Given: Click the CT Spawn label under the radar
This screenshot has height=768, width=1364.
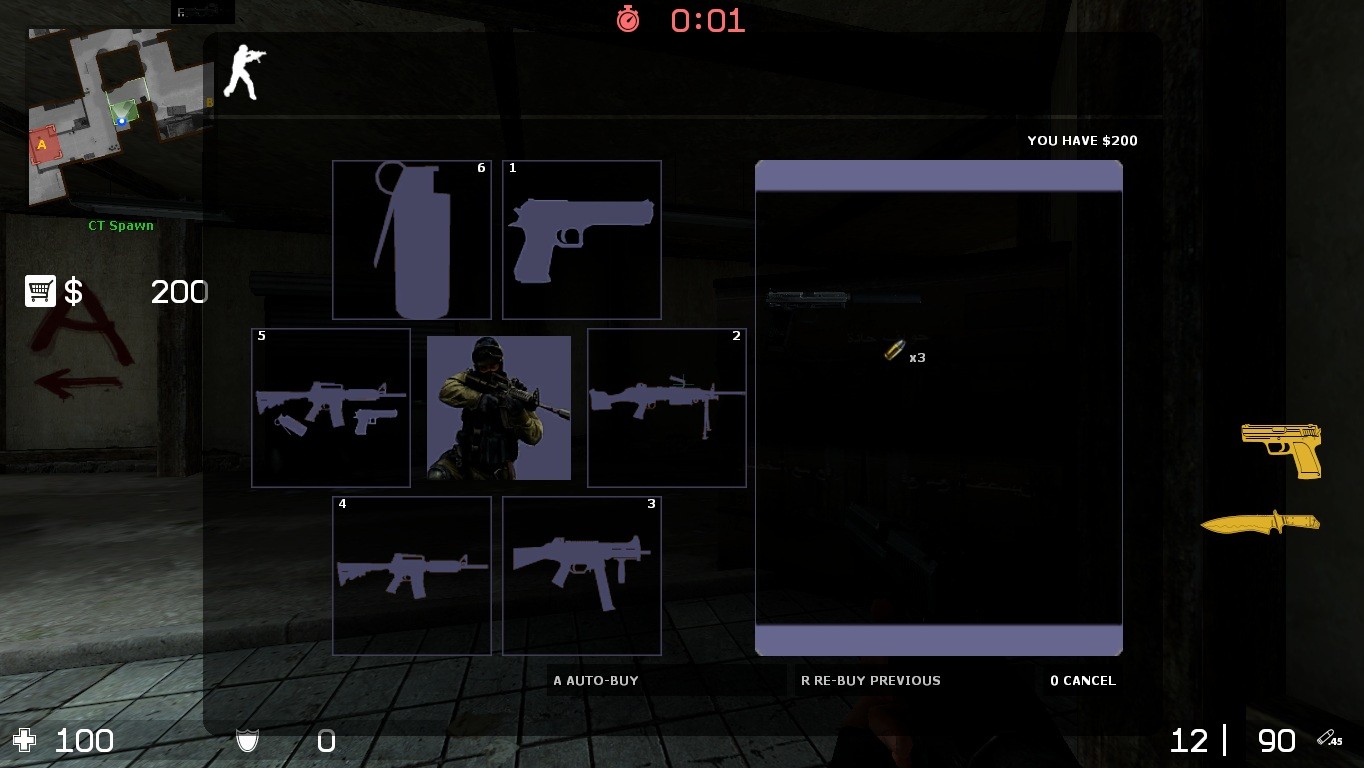Looking at the screenshot, I should tap(122, 225).
